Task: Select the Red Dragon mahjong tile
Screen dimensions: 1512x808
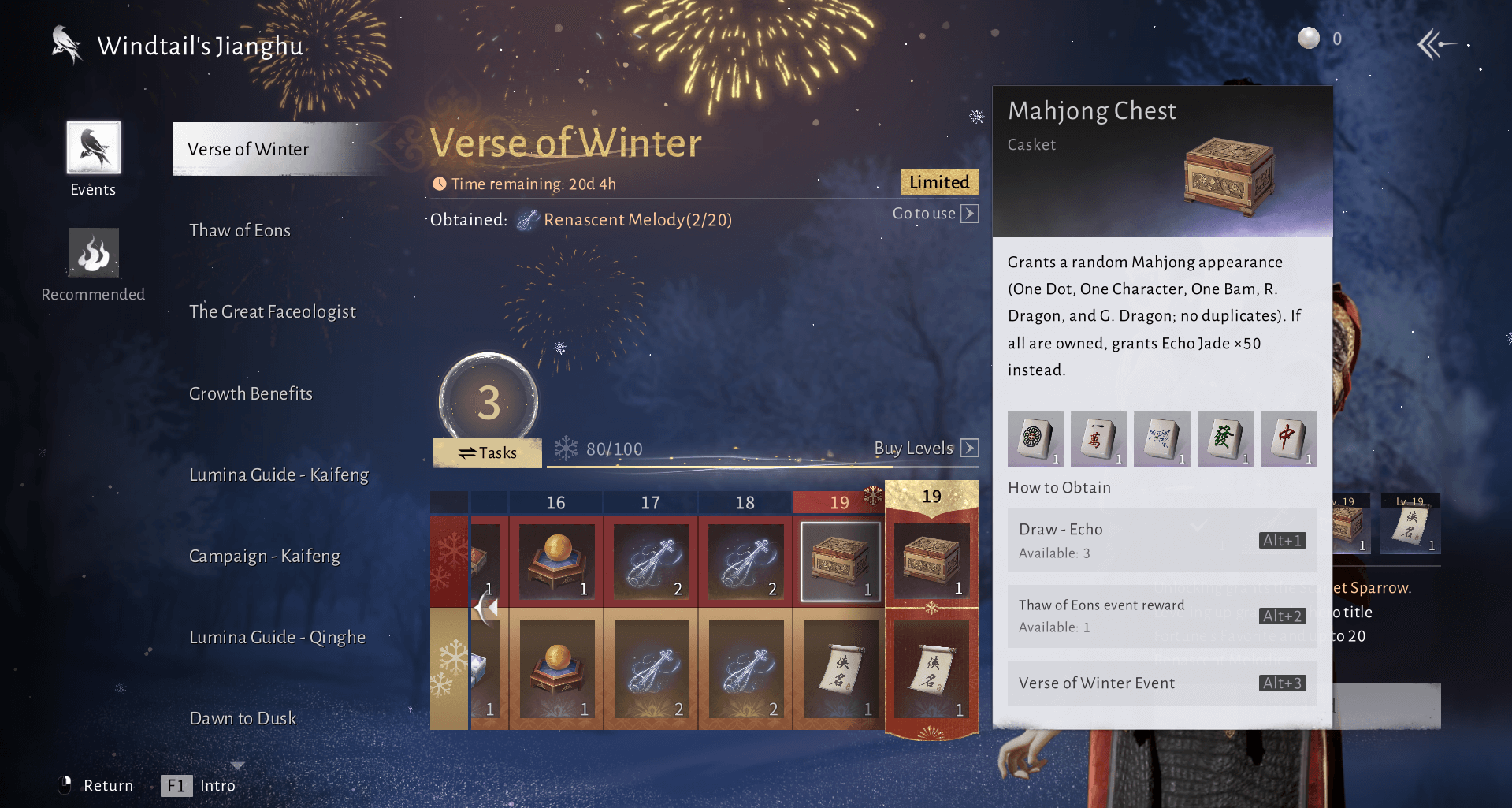Action: [x=1288, y=438]
